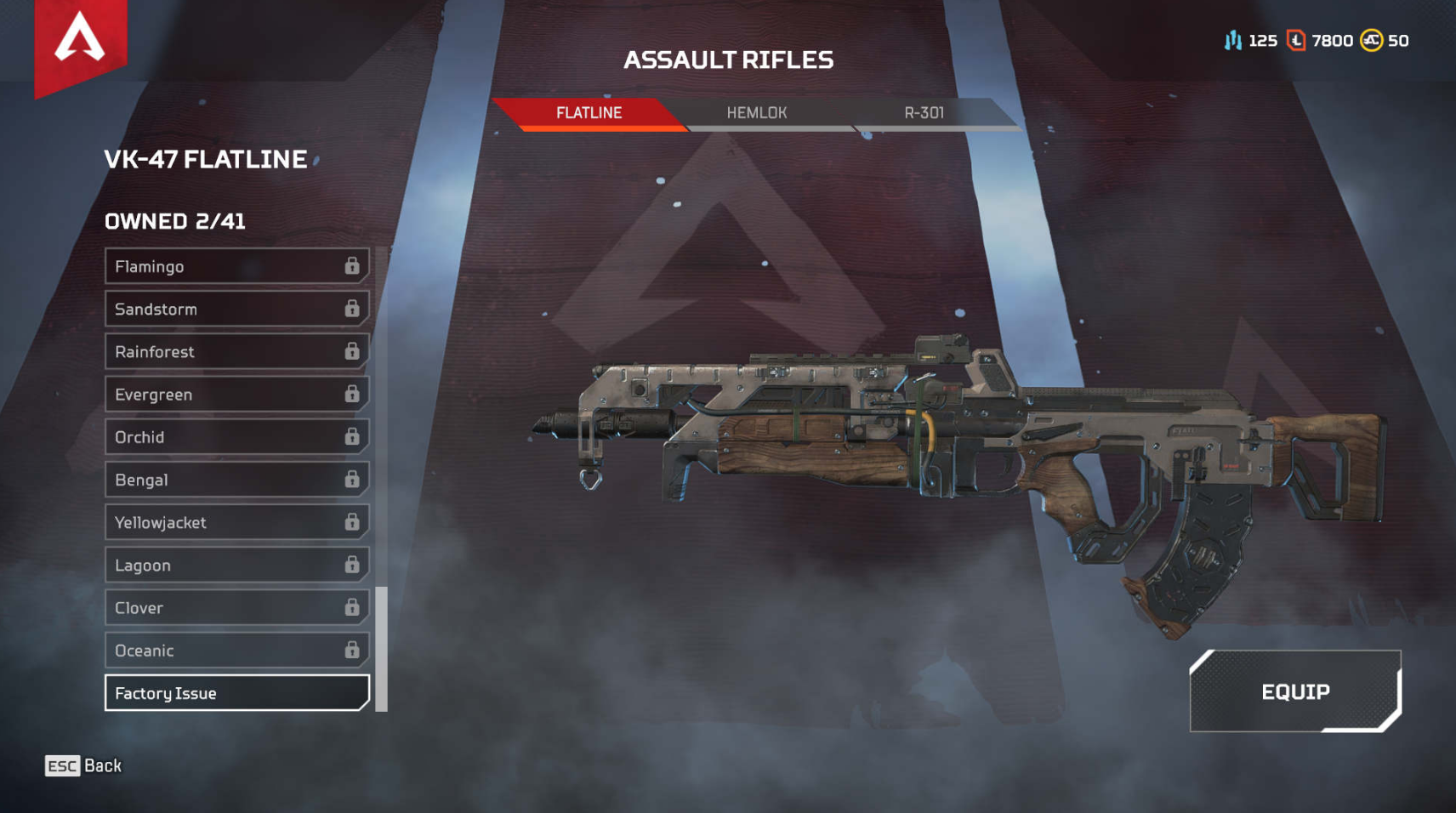Choose the Flamingo skin
1456x813 pixels.
[x=236, y=266]
